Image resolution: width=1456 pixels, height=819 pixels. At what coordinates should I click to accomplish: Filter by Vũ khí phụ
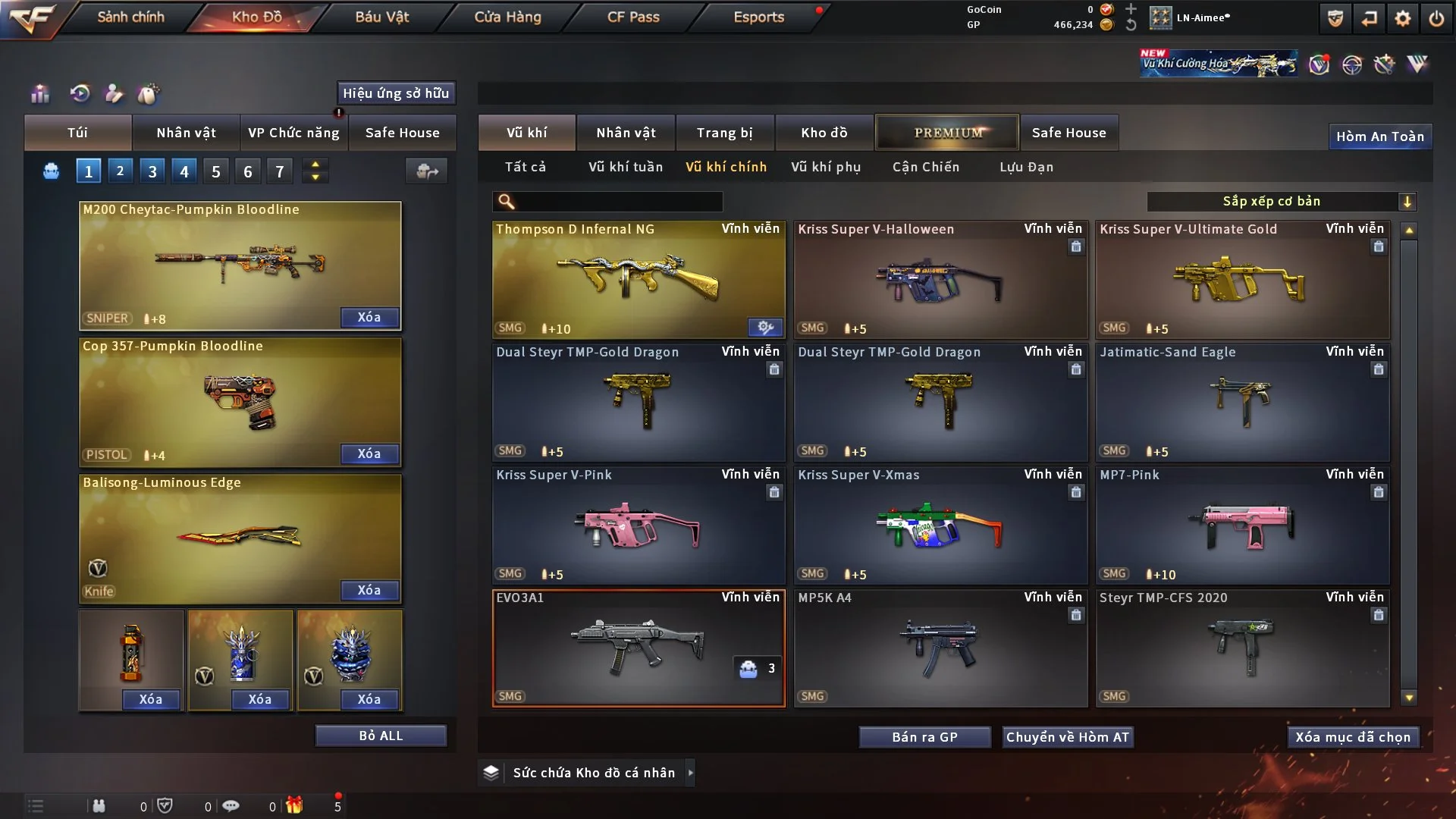pyautogui.click(x=825, y=167)
